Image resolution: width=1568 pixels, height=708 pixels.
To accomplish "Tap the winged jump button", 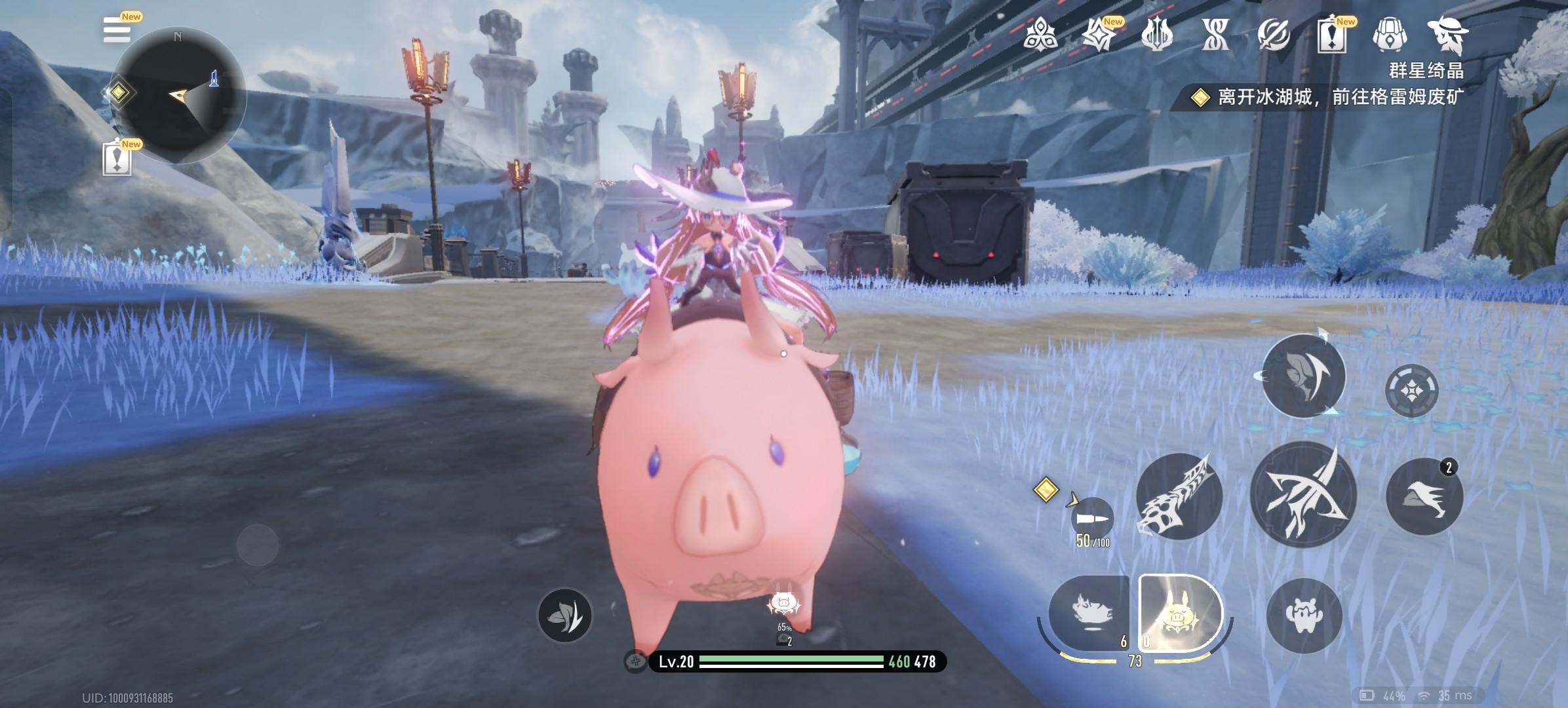I will tap(1424, 496).
